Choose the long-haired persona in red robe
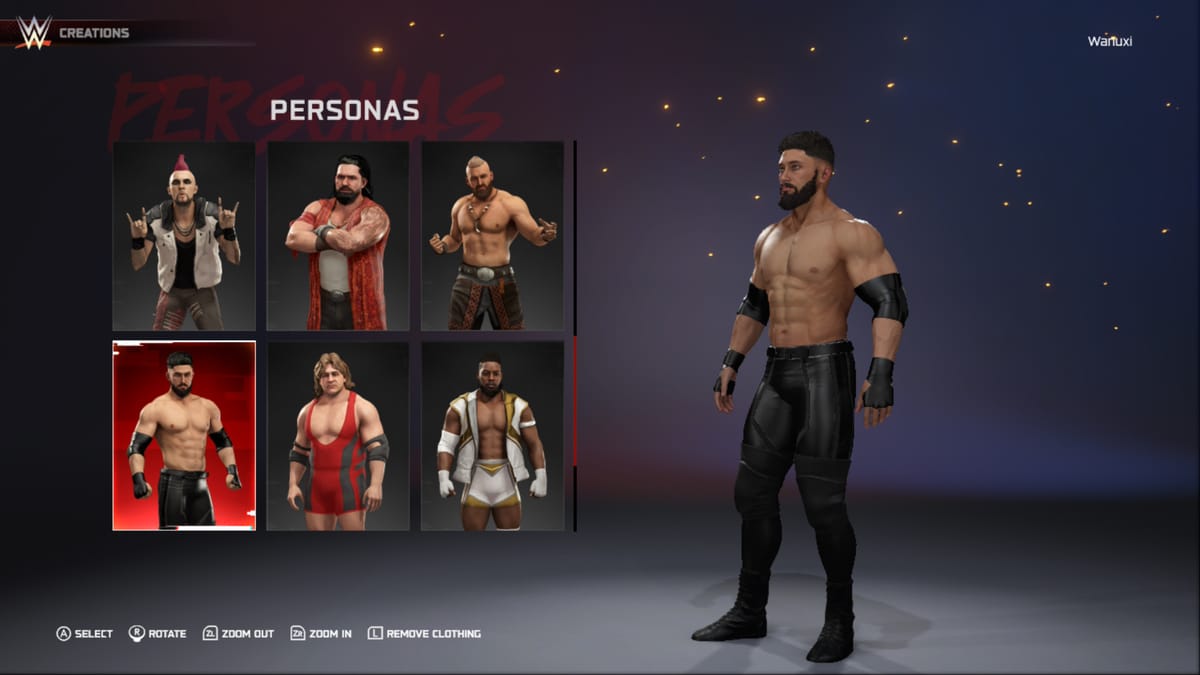The height and width of the screenshot is (675, 1200). (338, 236)
